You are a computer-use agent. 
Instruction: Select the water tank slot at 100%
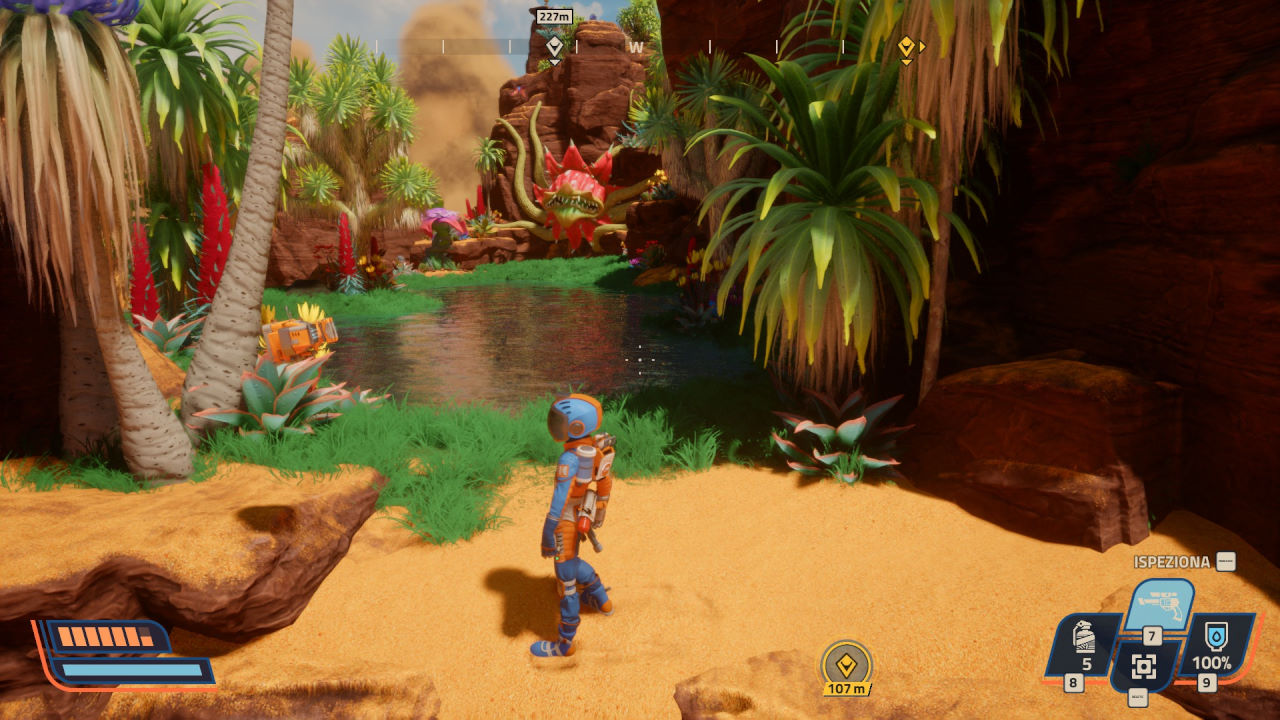tap(1216, 643)
